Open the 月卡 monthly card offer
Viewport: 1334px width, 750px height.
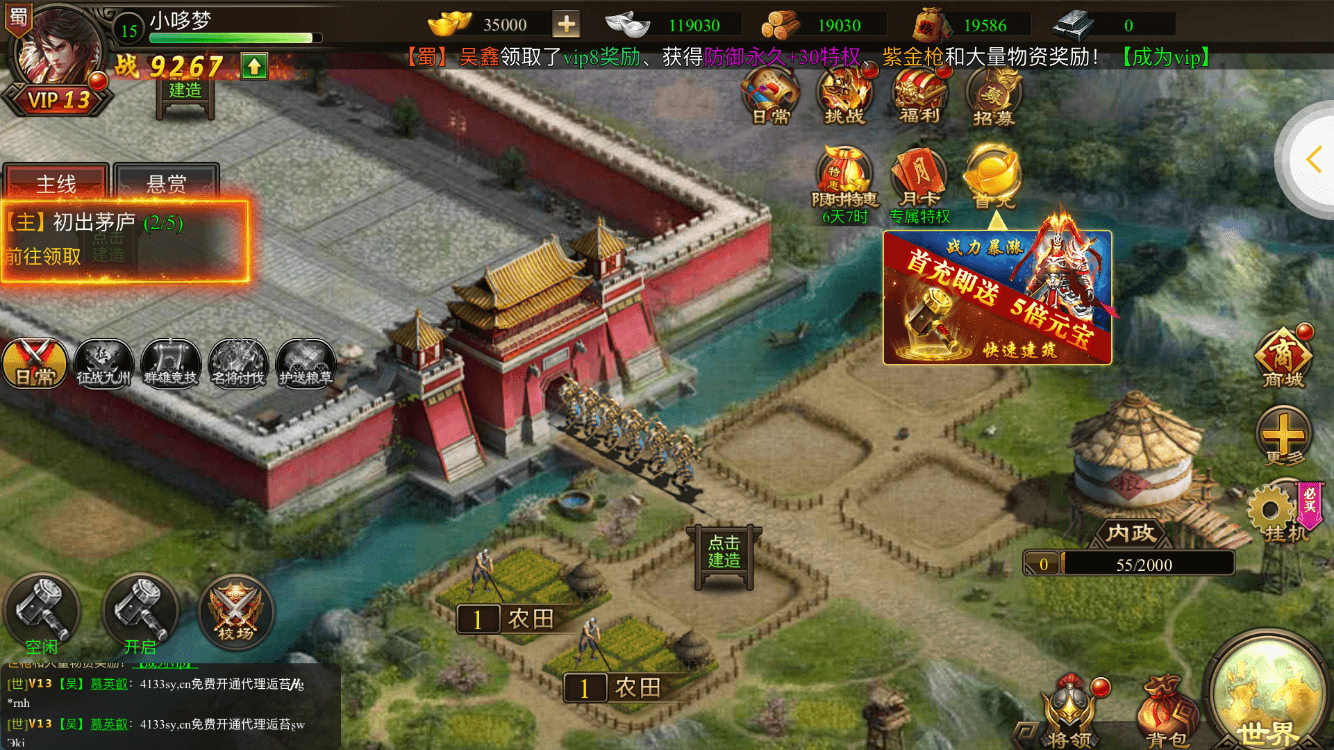tap(919, 182)
